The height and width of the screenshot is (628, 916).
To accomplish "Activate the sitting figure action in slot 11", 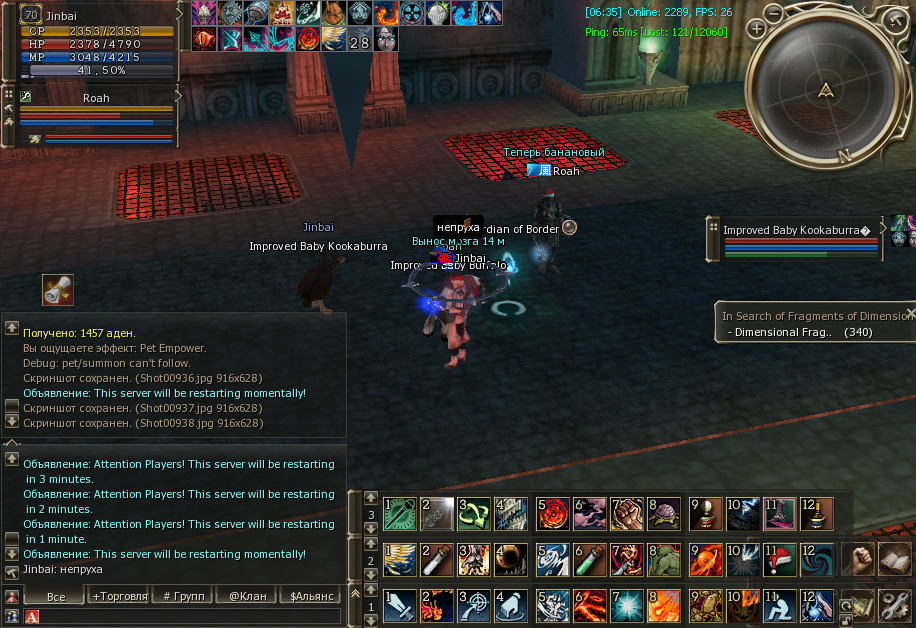I will pyautogui.click(x=778, y=606).
